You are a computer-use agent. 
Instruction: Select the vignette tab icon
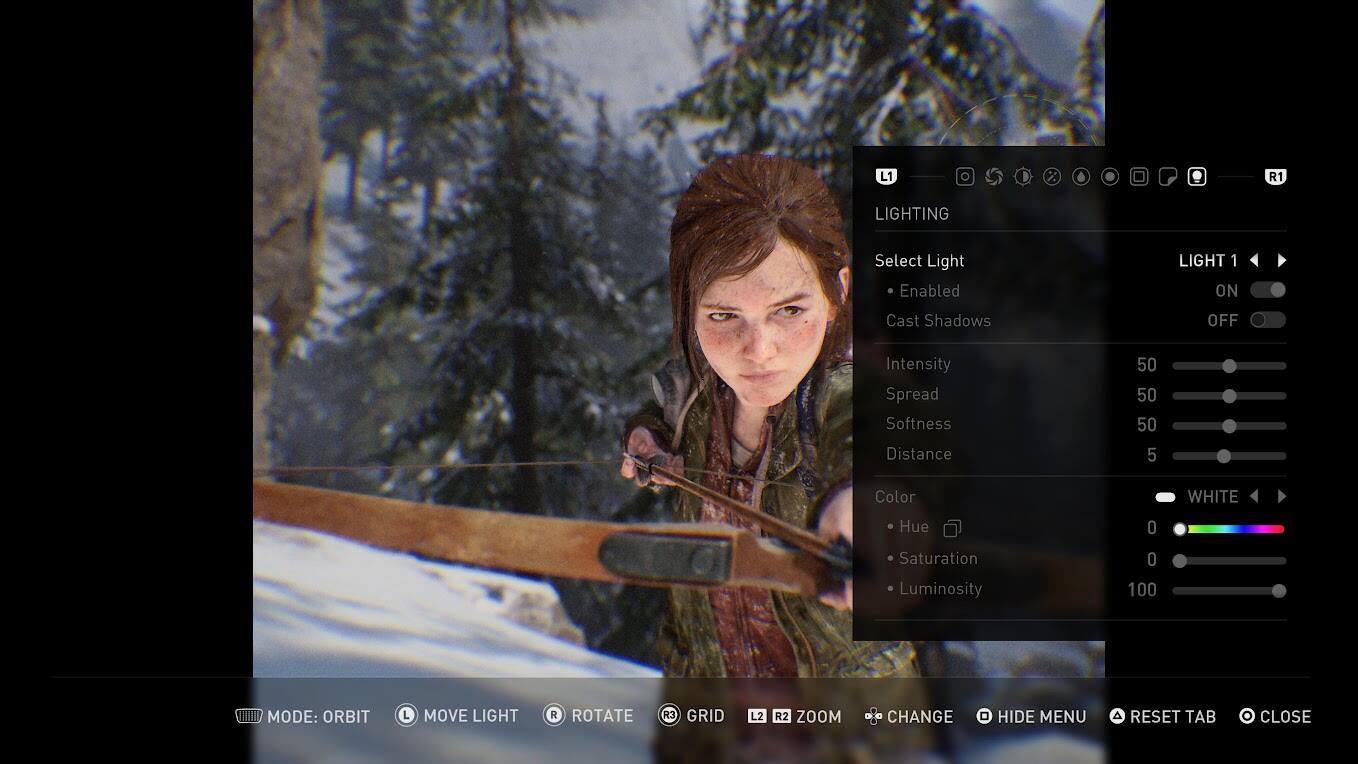point(1110,176)
